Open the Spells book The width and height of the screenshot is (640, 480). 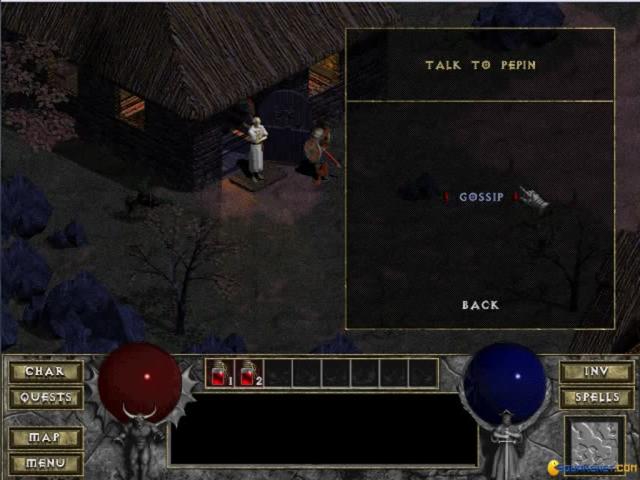pos(596,397)
